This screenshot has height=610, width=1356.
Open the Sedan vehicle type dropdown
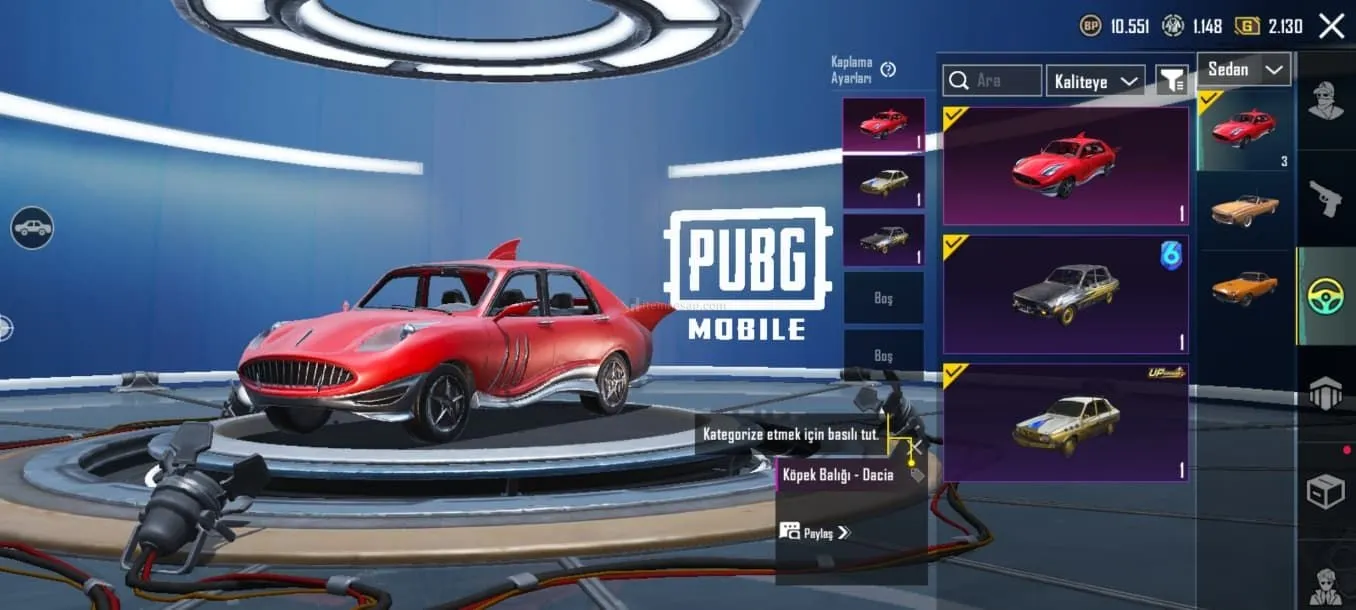pos(1244,70)
